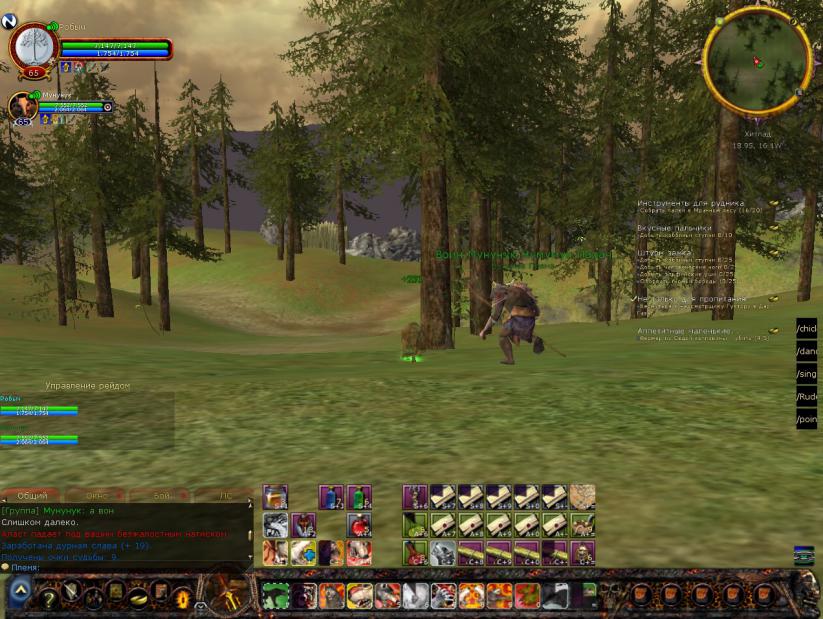Switch to the Общий chat tab
The image size is (823, 619).
click(32, 496)
